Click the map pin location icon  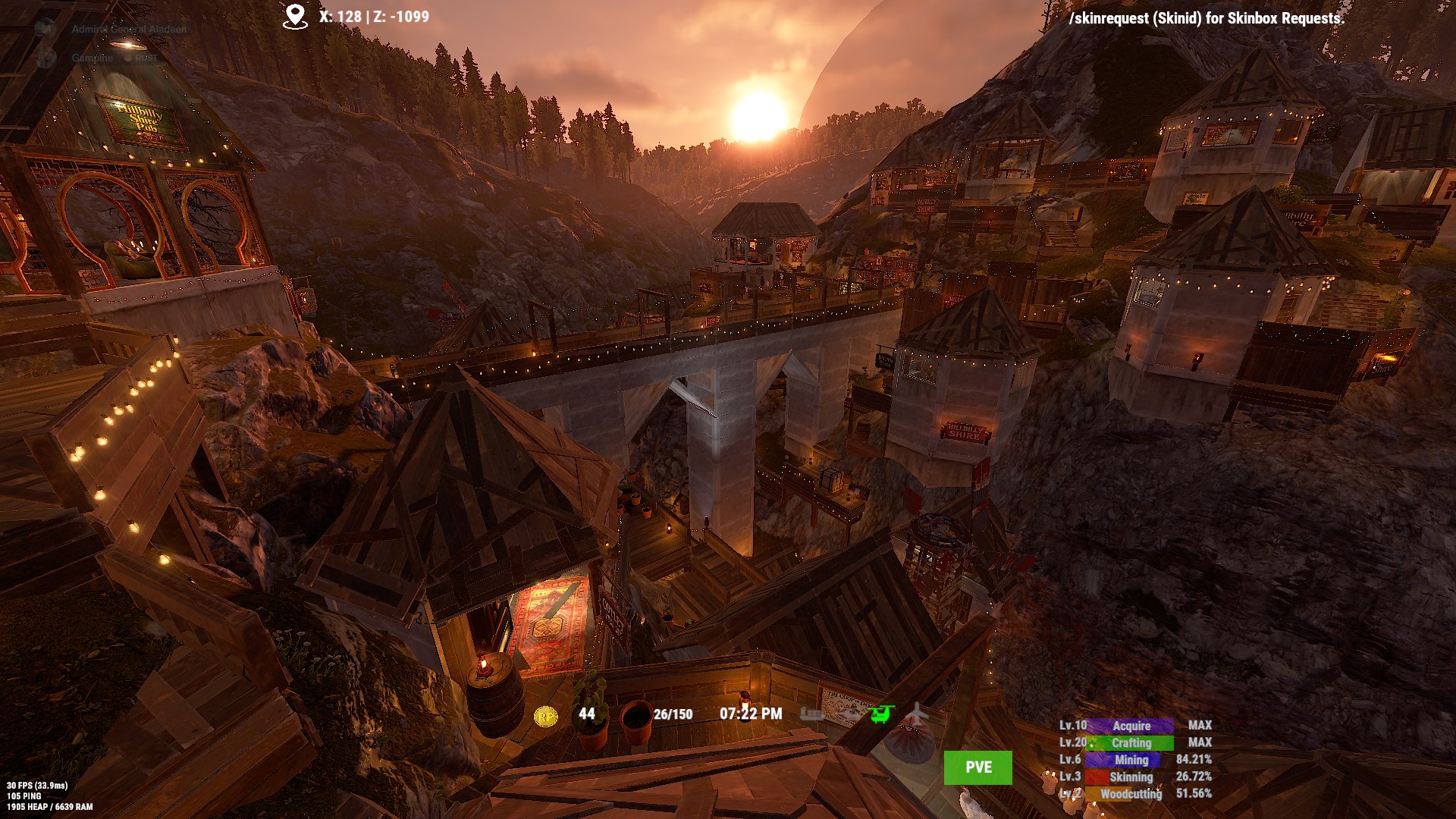295,17
